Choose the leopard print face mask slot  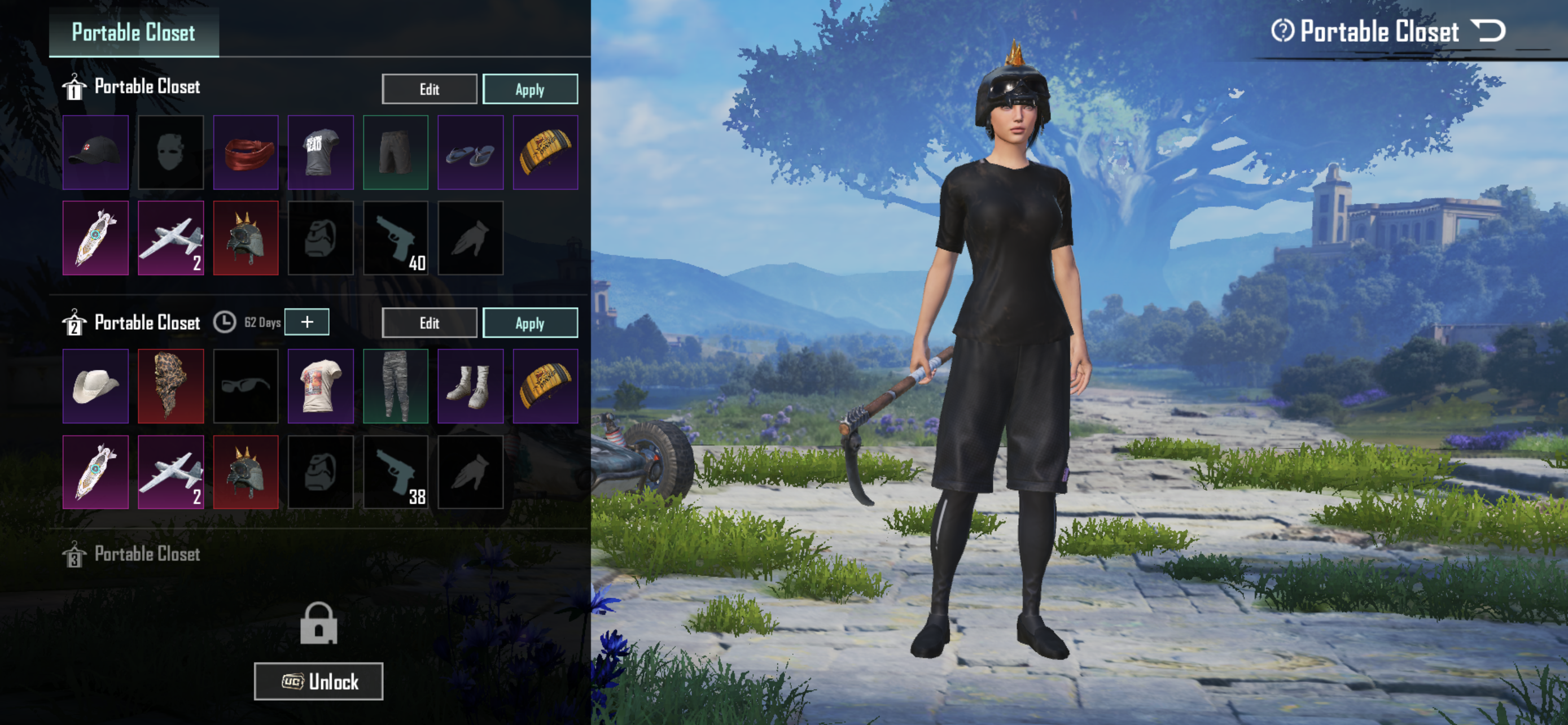pyautogui.click(x=171, y=386)
